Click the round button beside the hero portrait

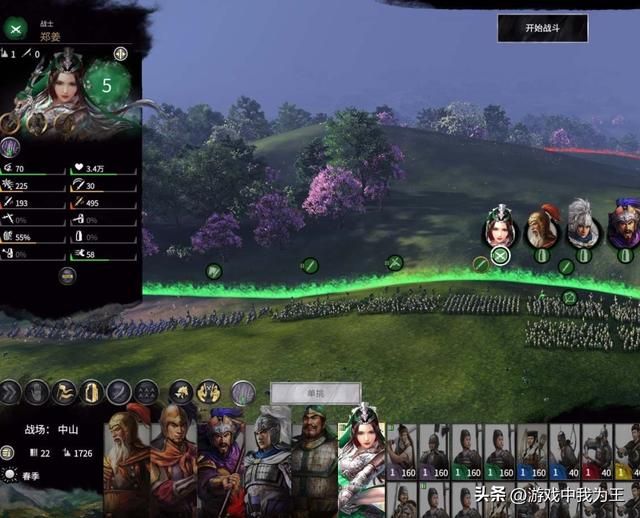(x=121, y=54)
